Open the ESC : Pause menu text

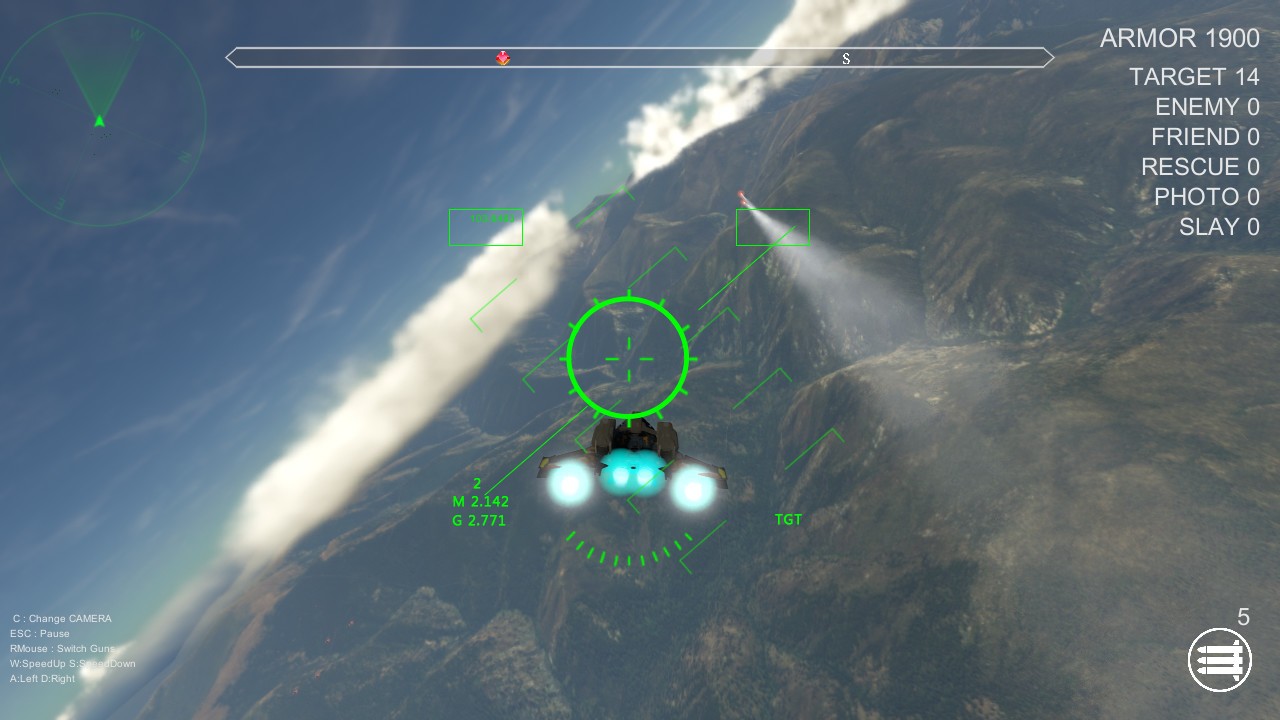coord(41,632)
